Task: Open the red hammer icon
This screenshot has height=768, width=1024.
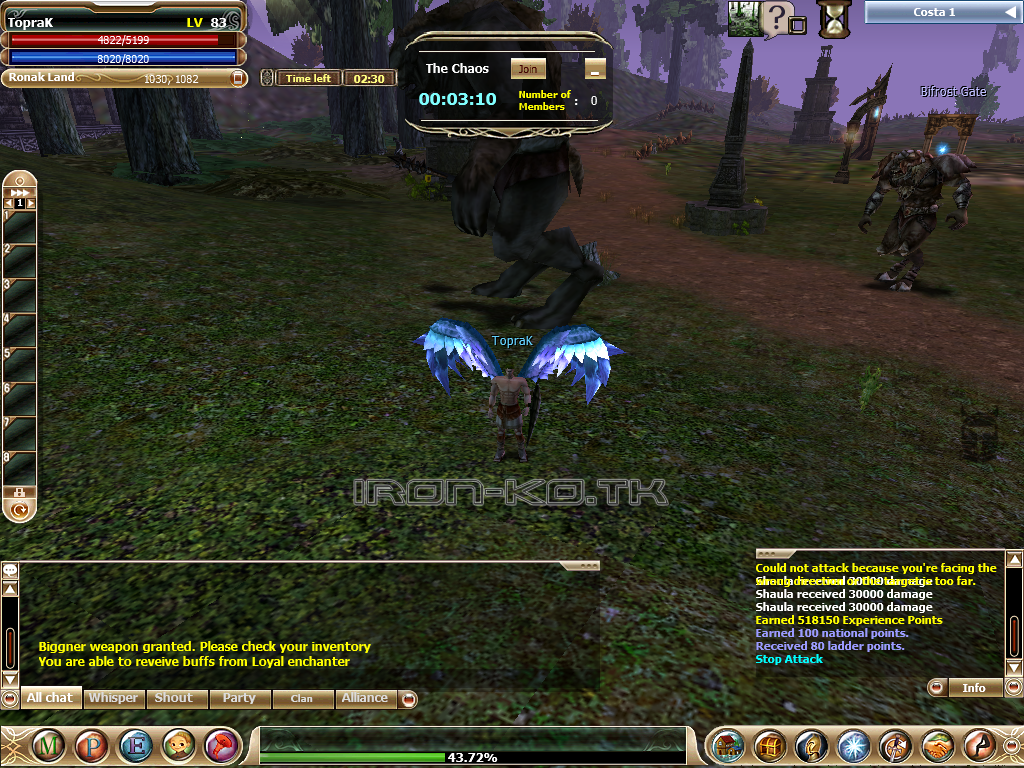Action: [221, 746]
